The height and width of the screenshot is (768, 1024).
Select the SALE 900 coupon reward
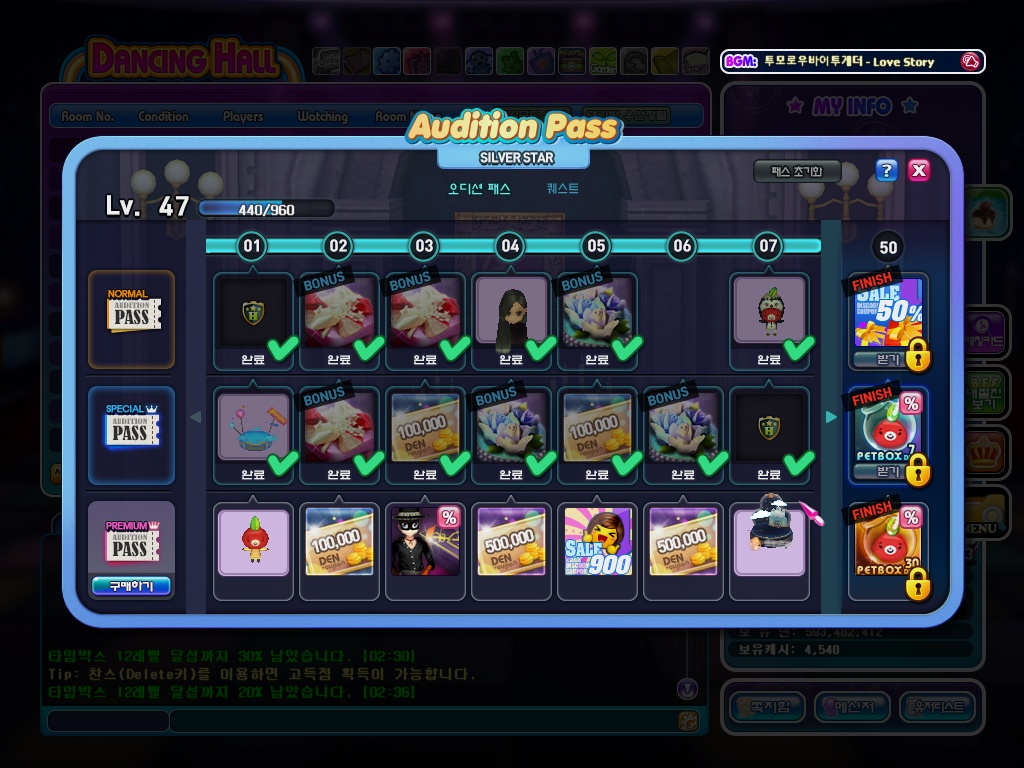coord(597,543)
